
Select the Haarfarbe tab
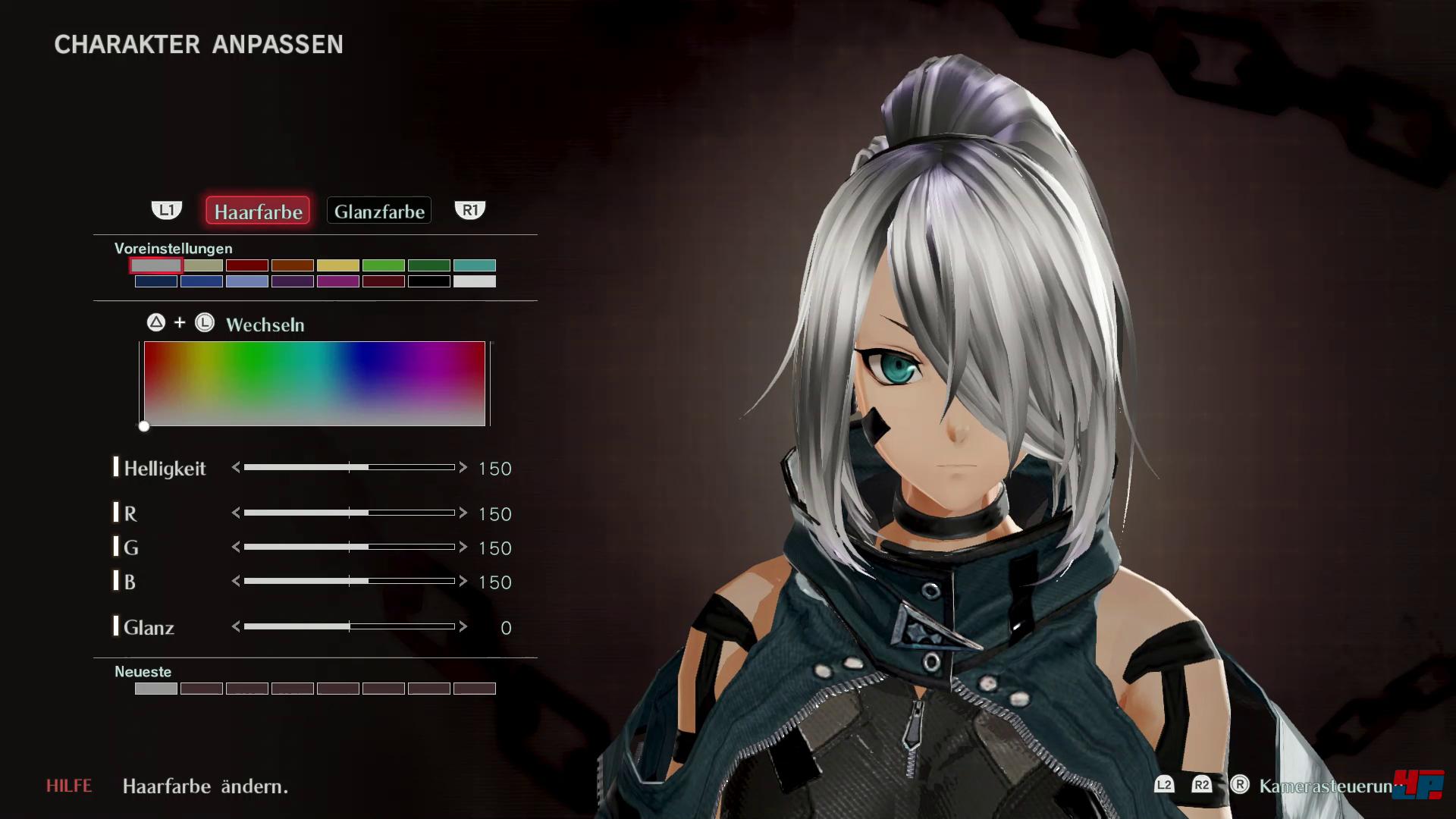pos(258,211)
